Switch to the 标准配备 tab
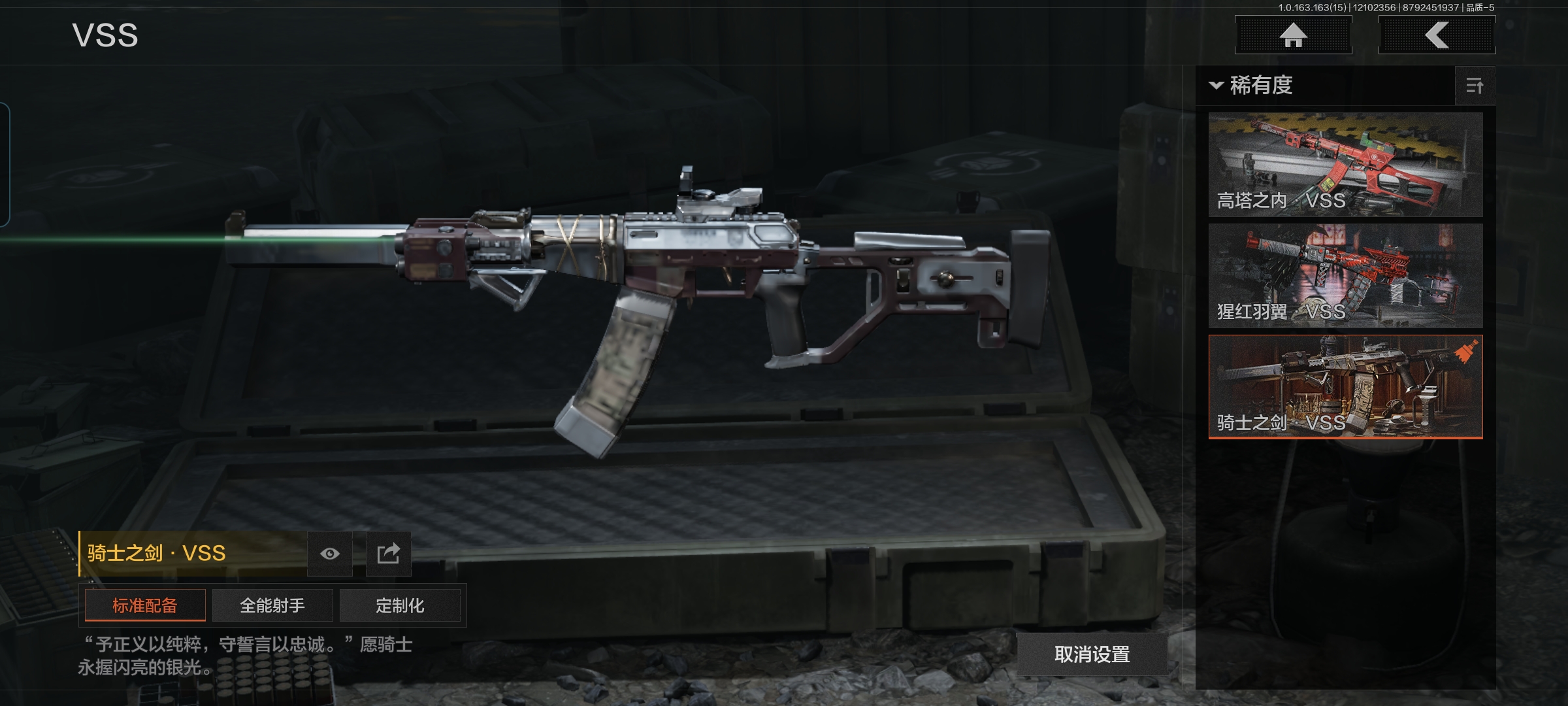 (145, 605)
